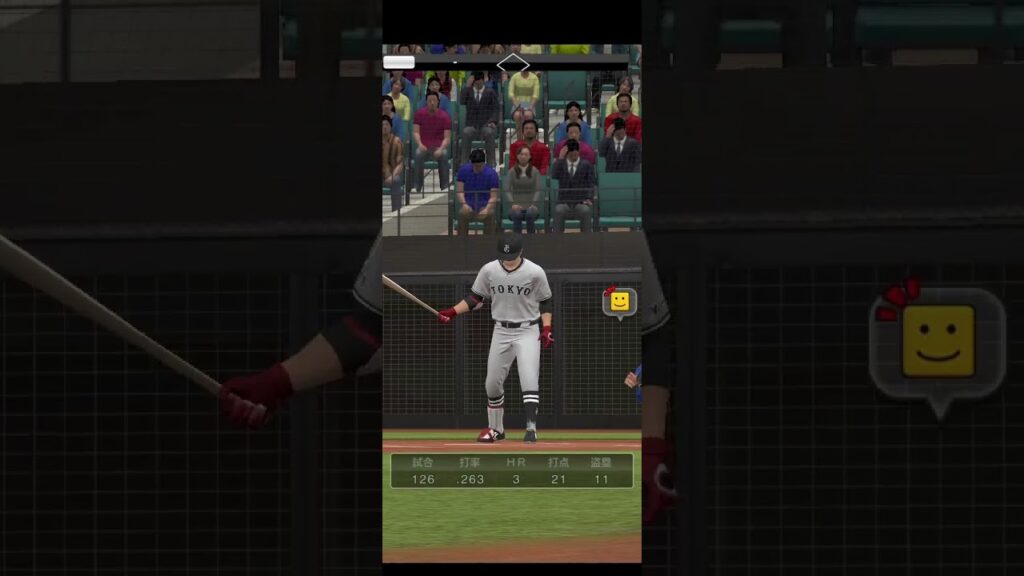Open the smiley face emote bubble
The image size is (1024, 576).
point(620,301)
